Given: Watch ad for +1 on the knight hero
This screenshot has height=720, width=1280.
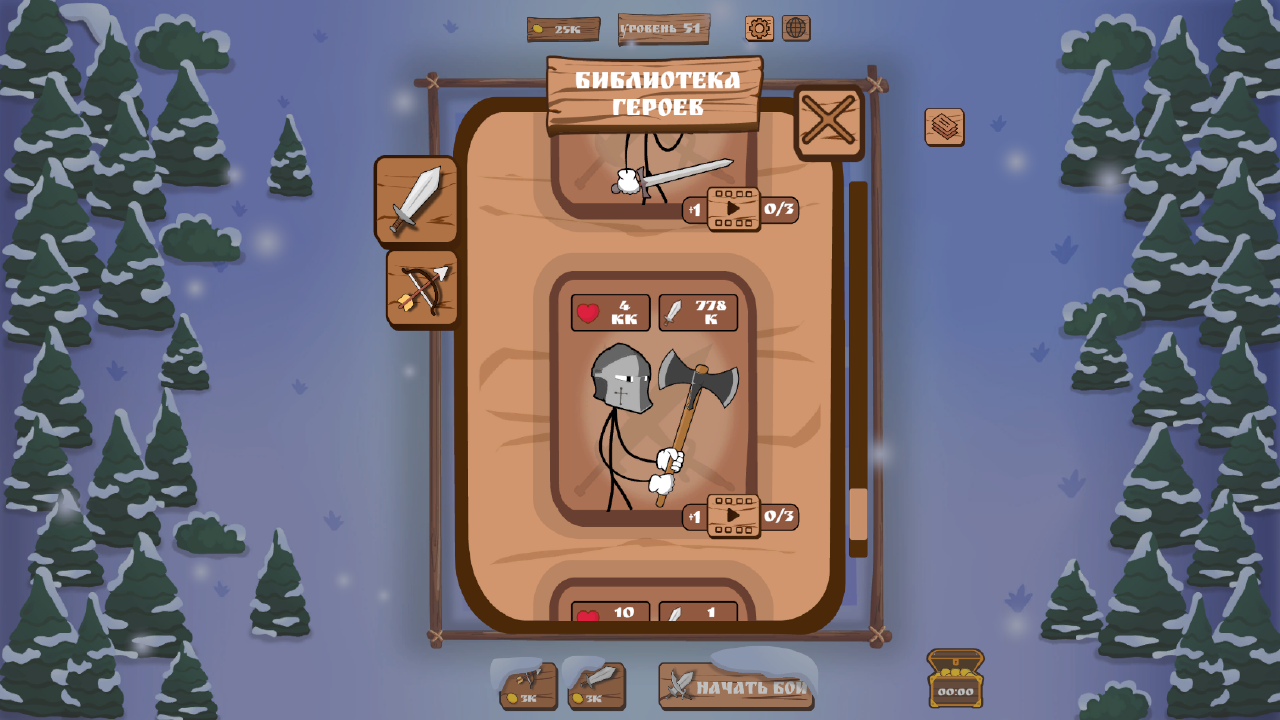Looking at the screenshot, I should click(693, 516).
